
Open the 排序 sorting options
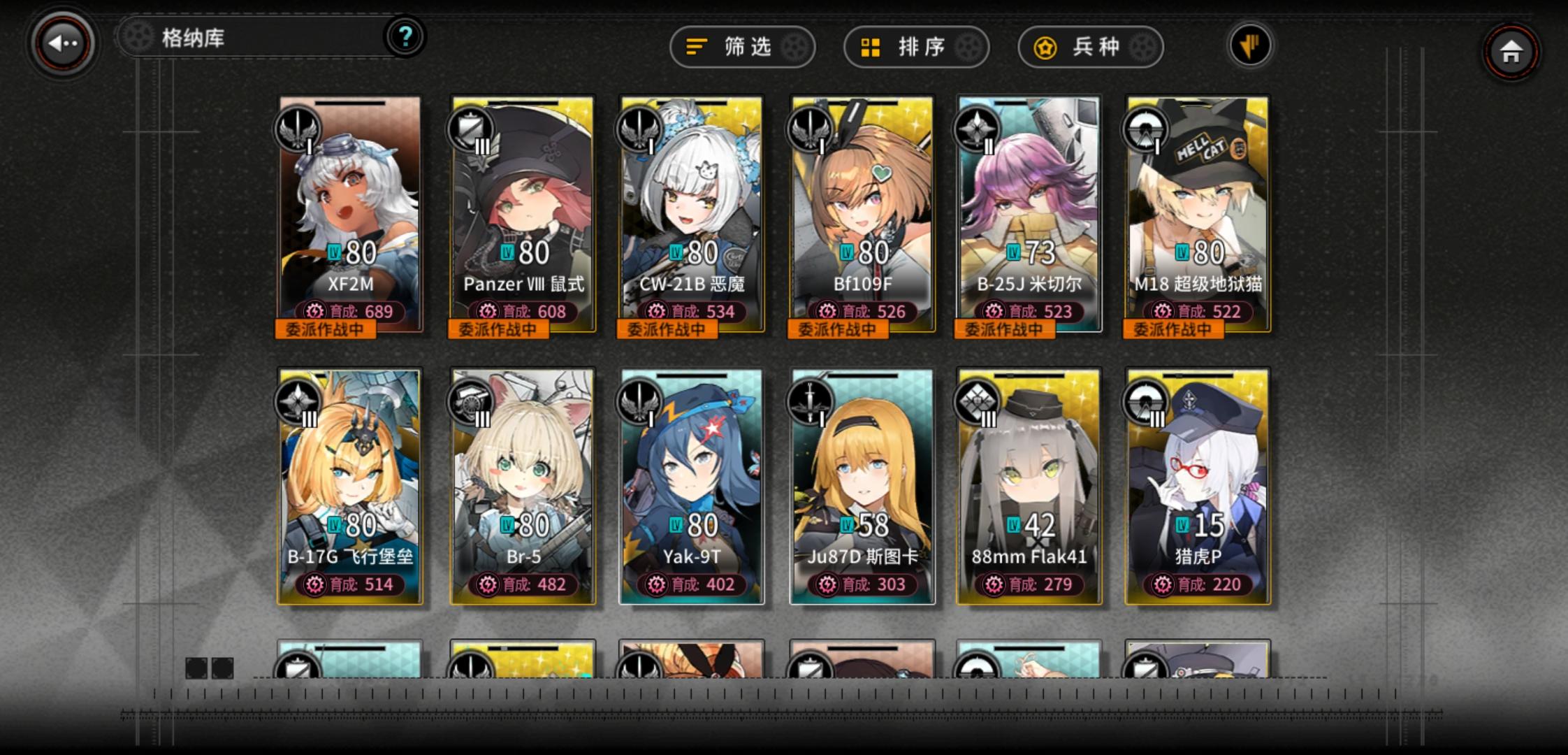coord(914,48)
